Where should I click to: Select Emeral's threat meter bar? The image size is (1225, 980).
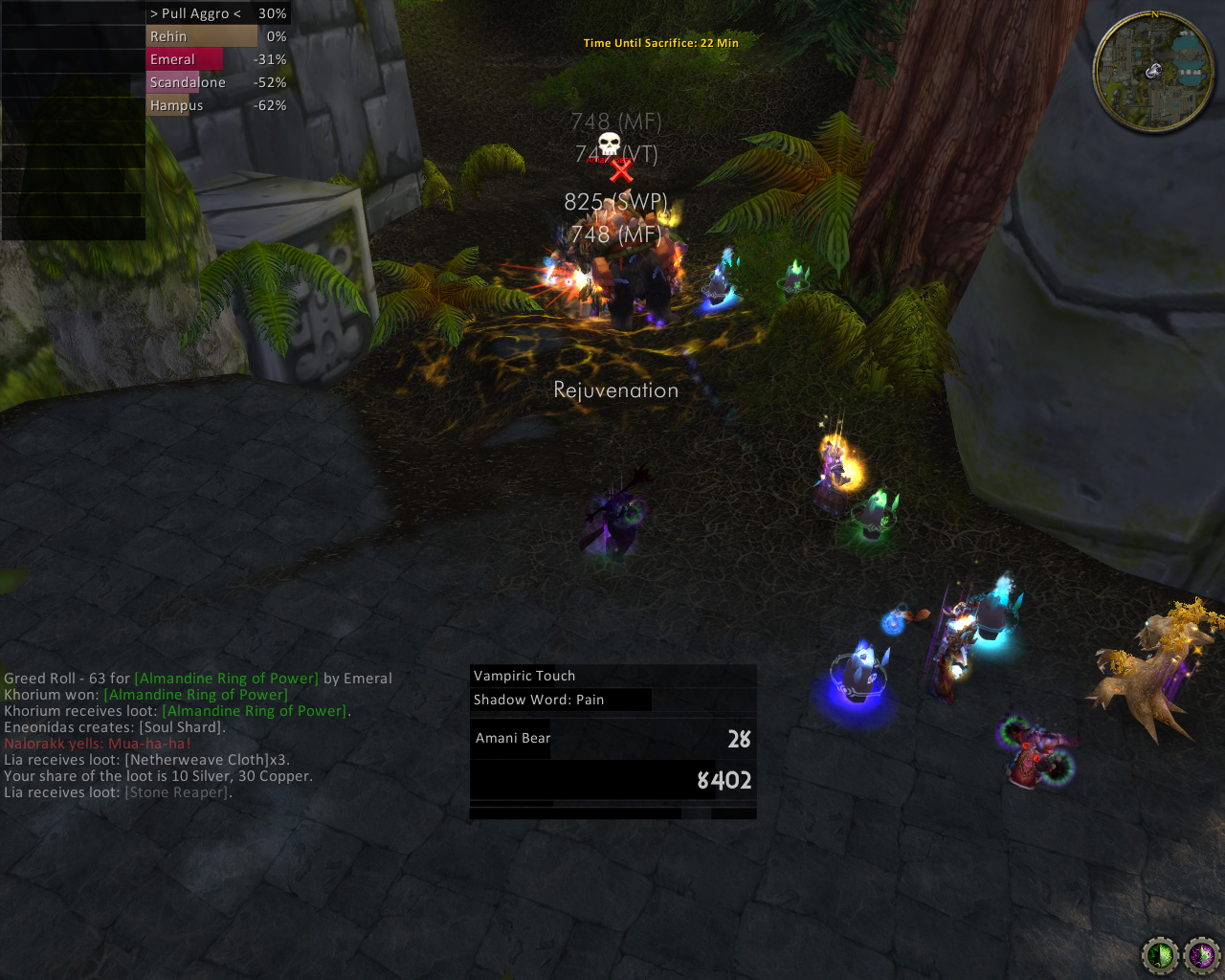pos(216,59)
